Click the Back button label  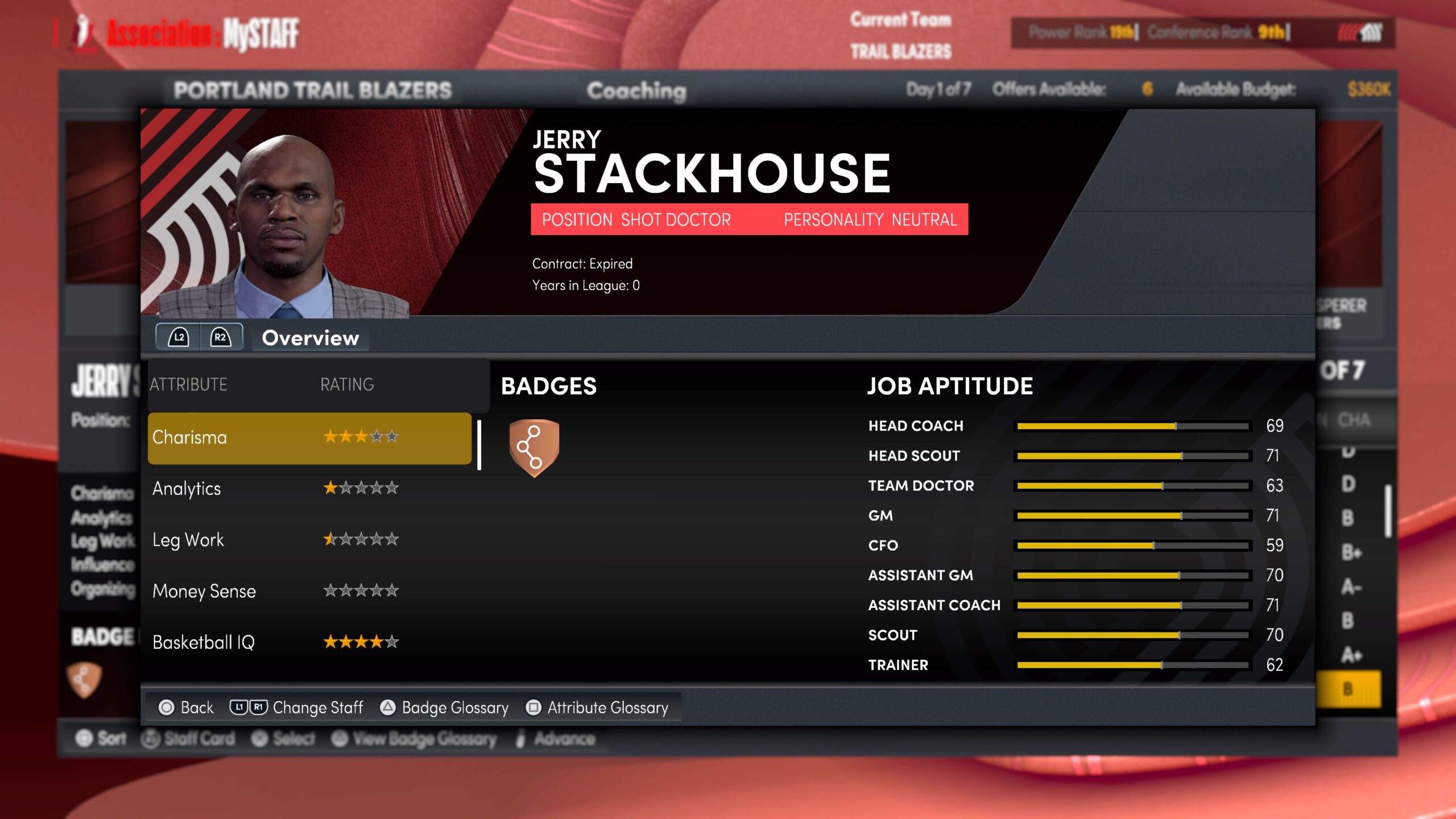click(x=196, y=708)
